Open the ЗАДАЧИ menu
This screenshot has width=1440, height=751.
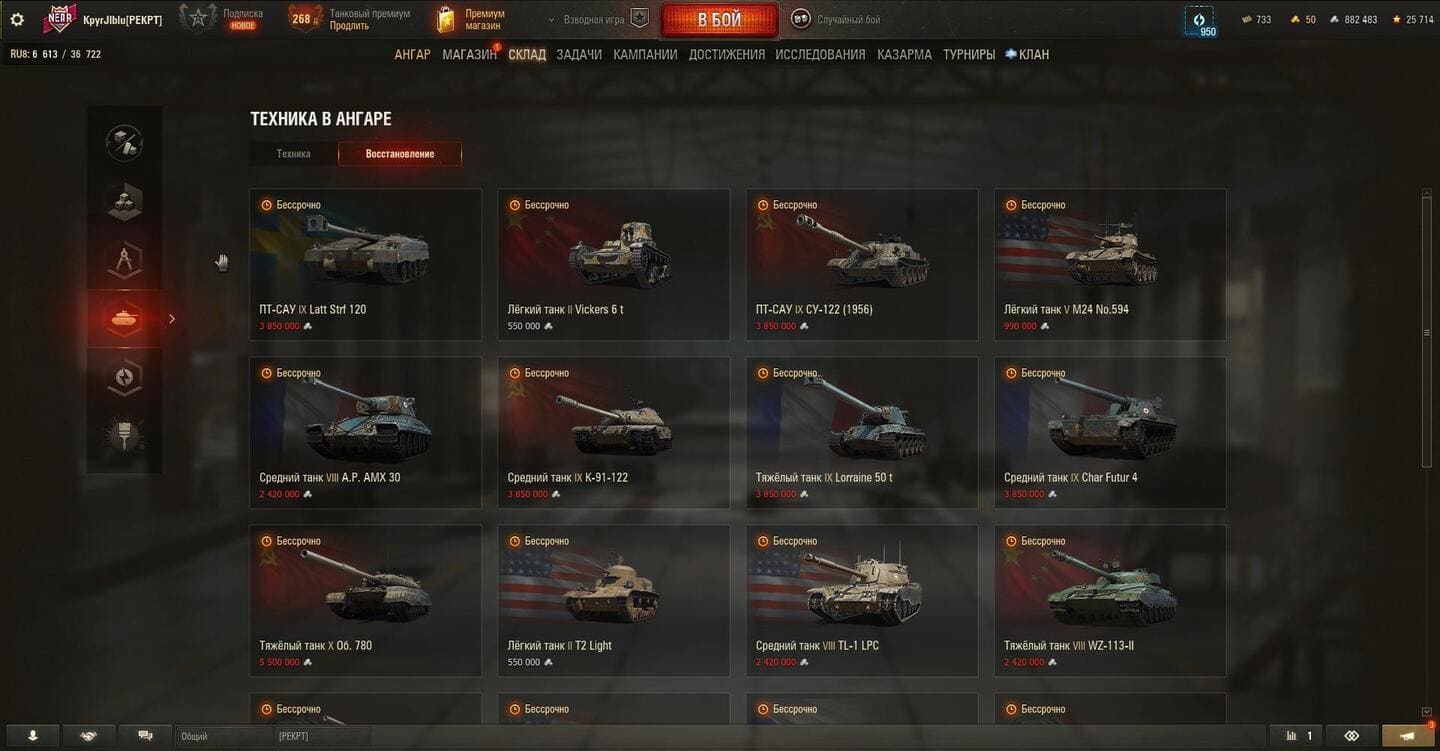tap(579, 55)
